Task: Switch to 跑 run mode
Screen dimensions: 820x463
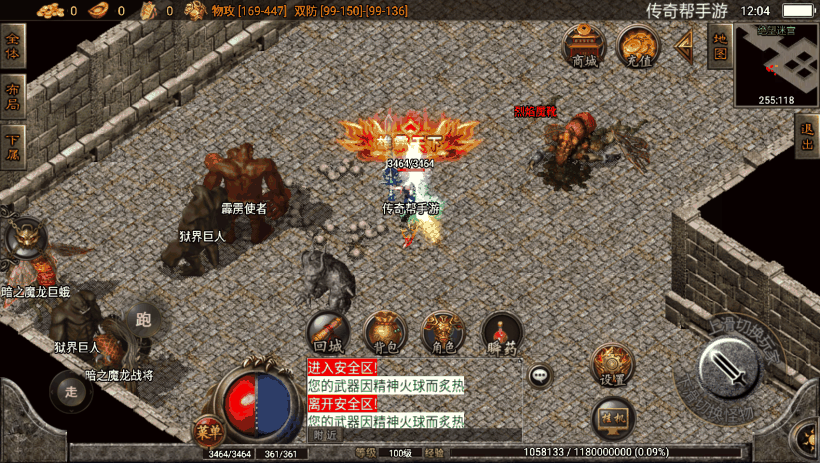Action: click(x=143, y=319)
